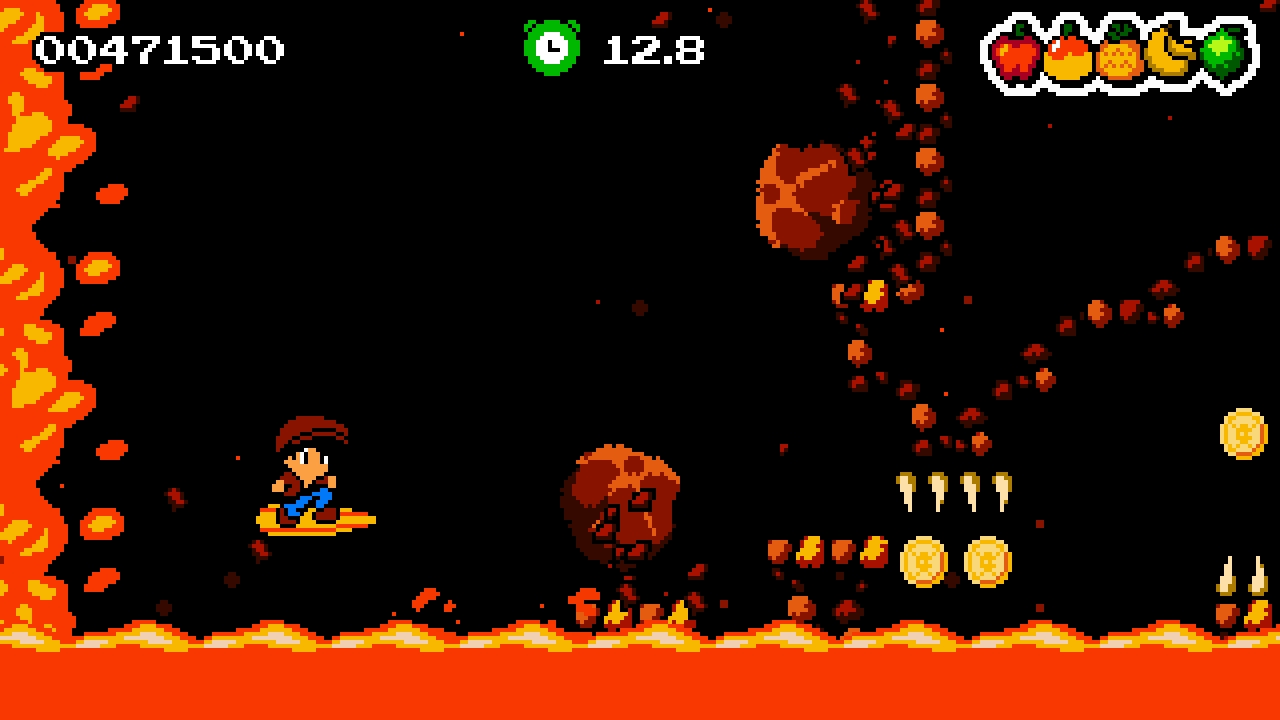Viewport: 1280px width, 720px height.
Task: Select the banana in the fruit collection bar
Action: click(1170, 55)
